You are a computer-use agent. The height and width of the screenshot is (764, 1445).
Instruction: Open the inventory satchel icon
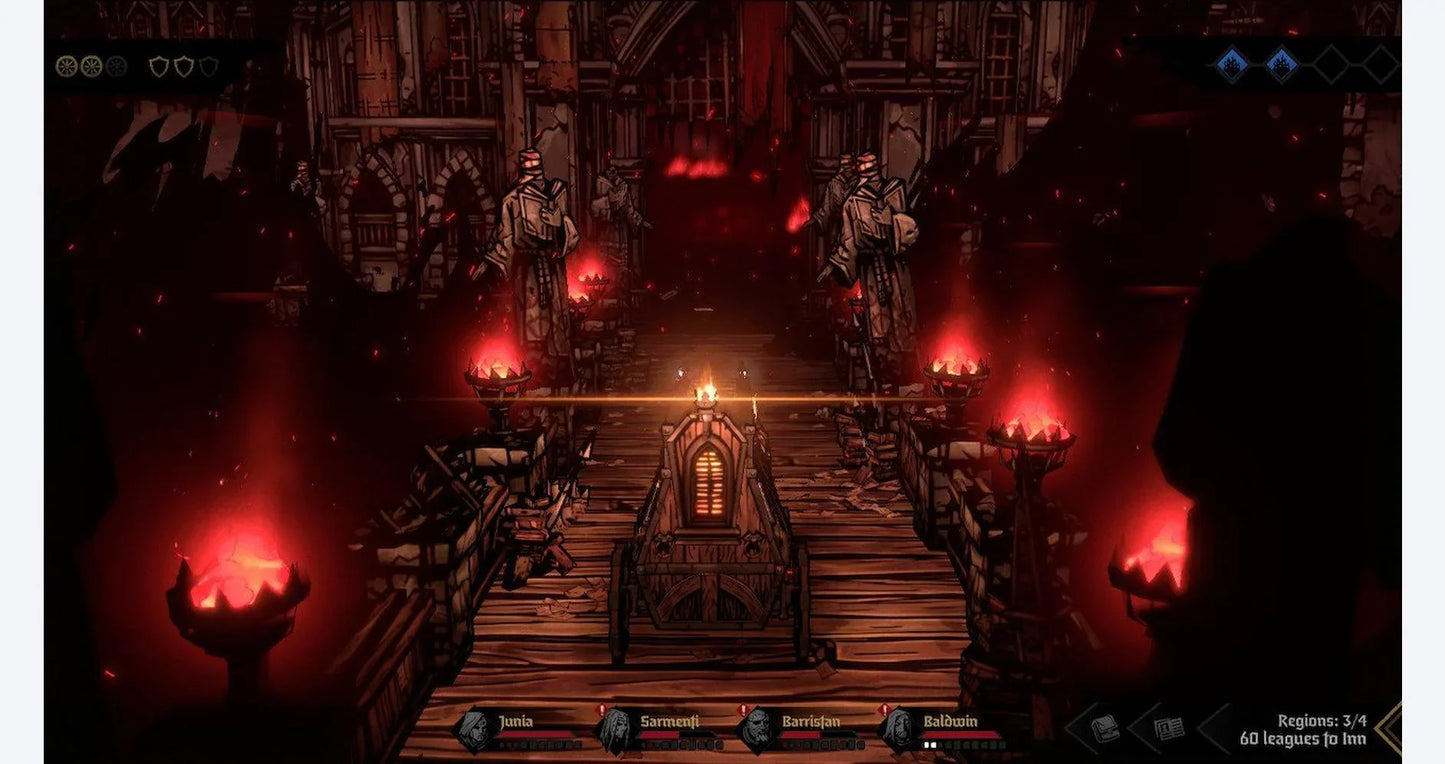coord(1105,727)
